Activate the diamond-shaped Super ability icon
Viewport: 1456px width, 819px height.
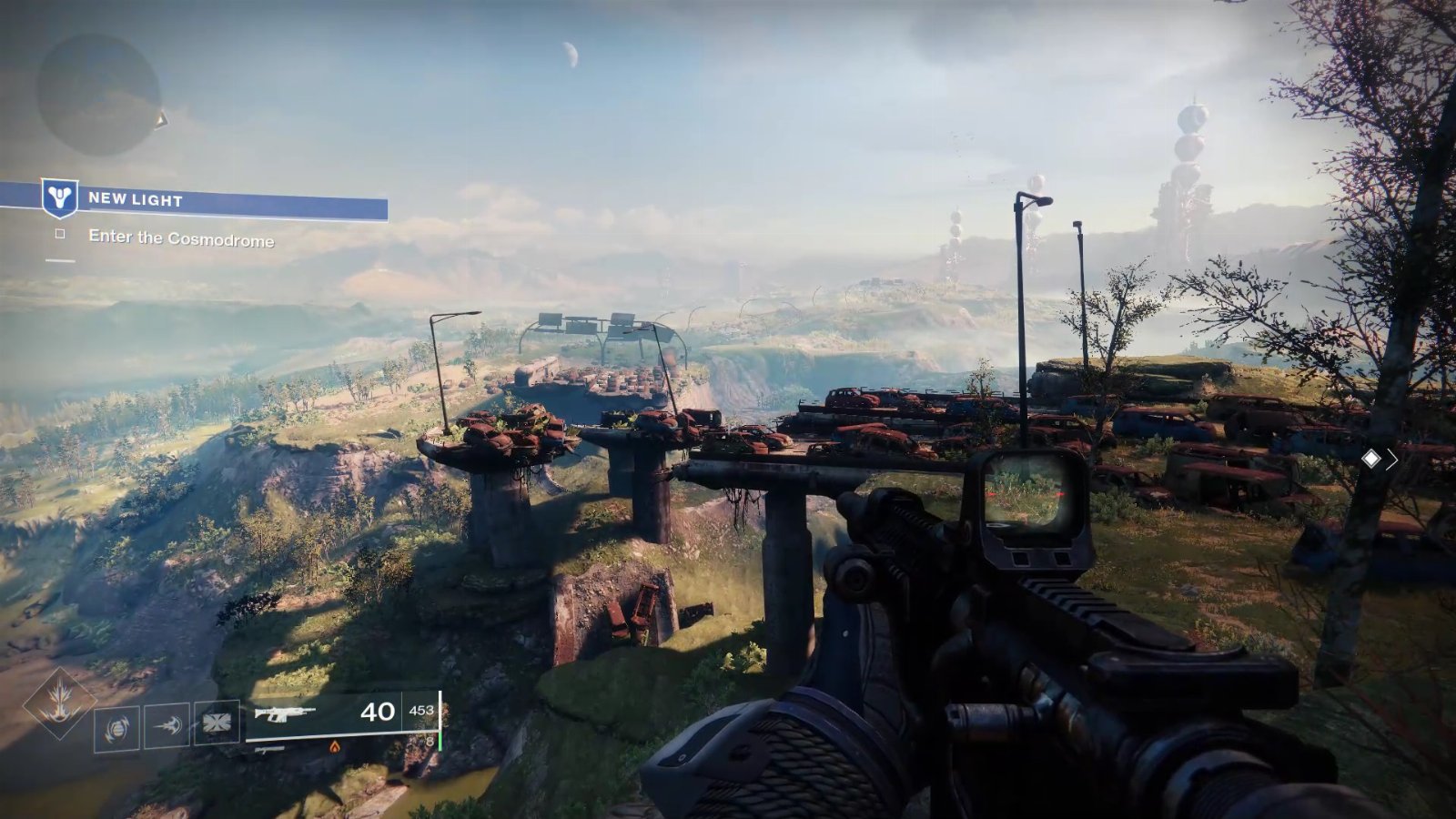point(60,703)
